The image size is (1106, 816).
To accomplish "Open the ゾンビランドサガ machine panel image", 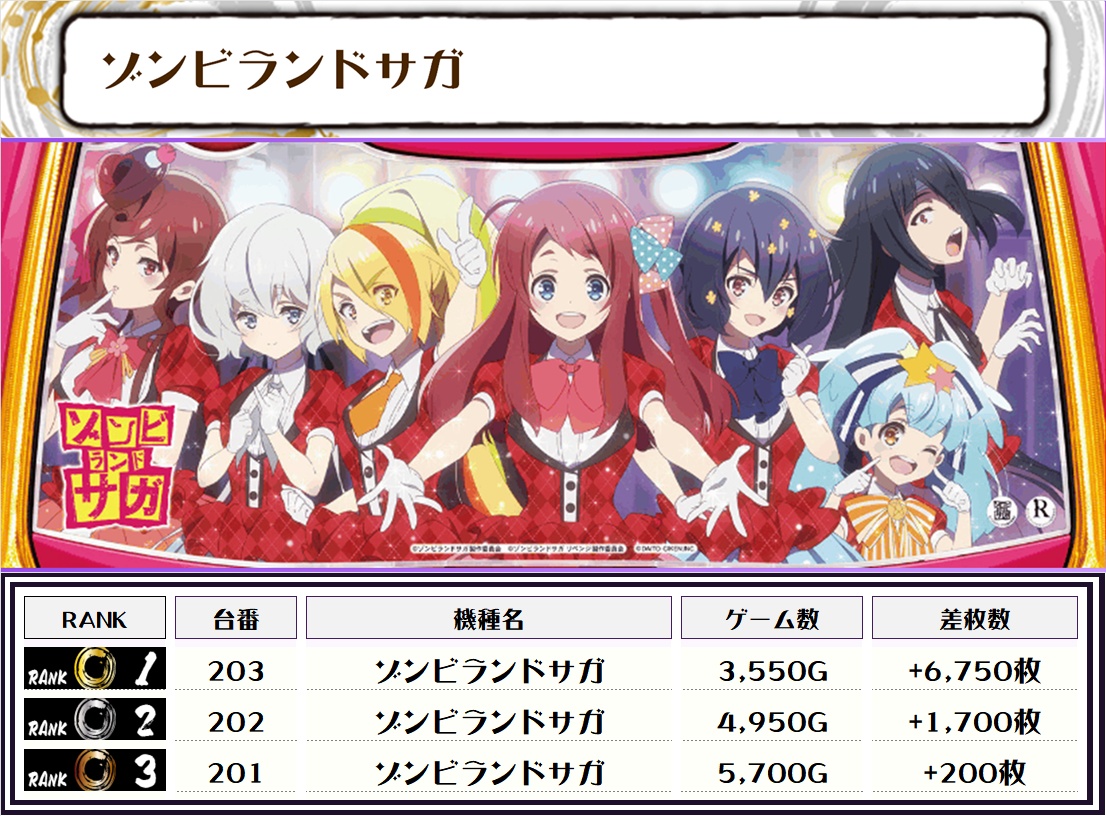I will (553, 353).
